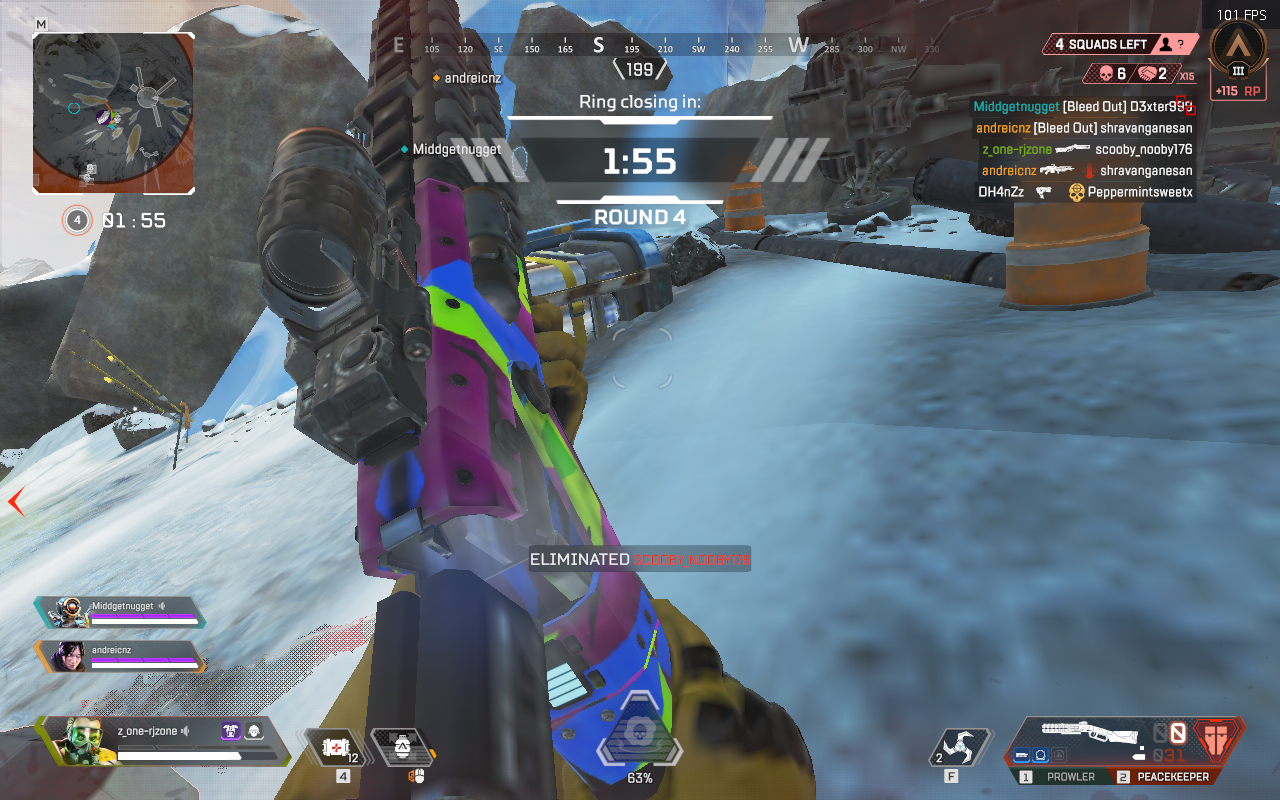The height and width of the screenshot is (800, 1280).
Task: Select teammate Middgetnugget's squad banner
Action: pos(120,612)
